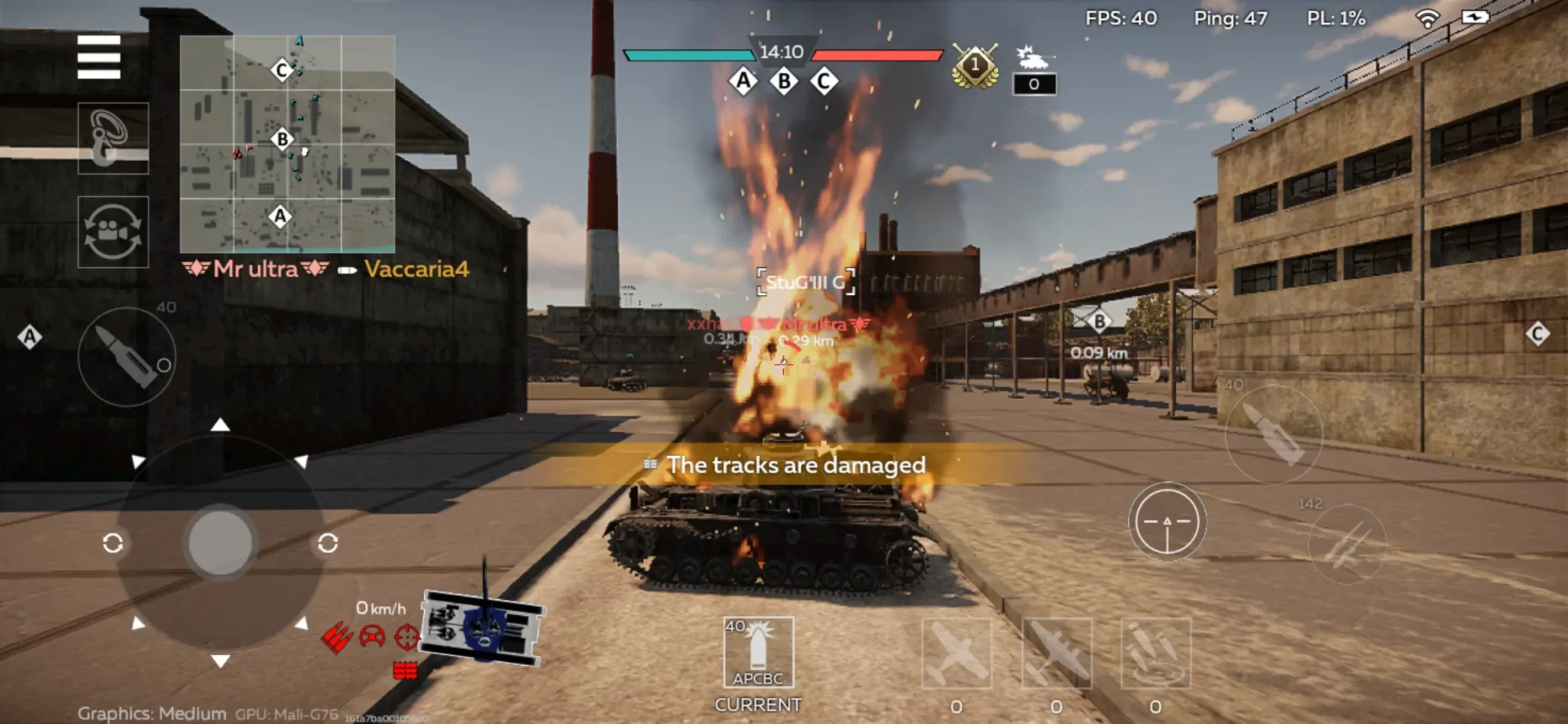Open the tactical minimap

tap(287, 144)
